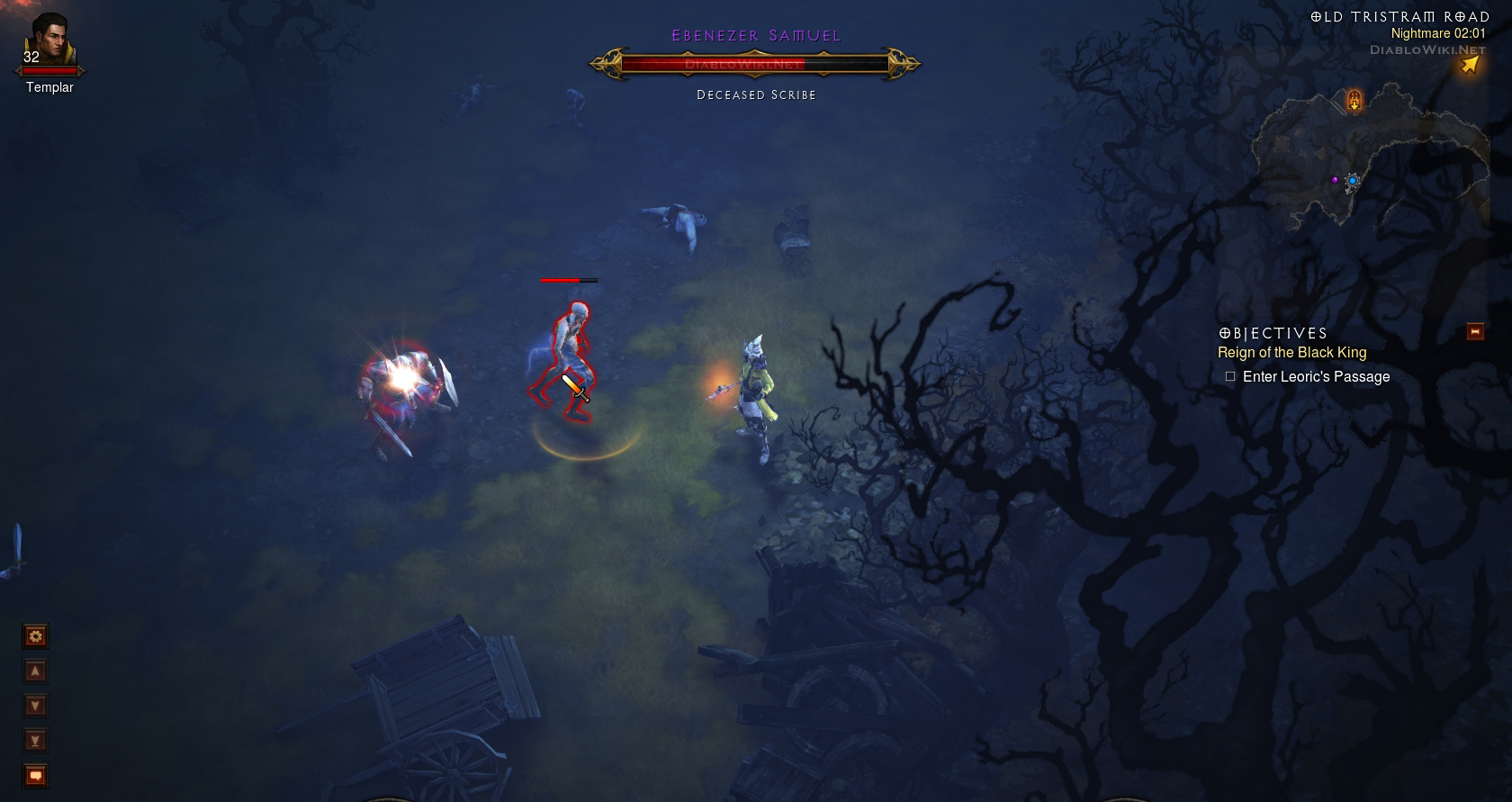1512x802 pixels.
Task: Open the chat window speech-bubble button
Action: [x=35, y=775]
